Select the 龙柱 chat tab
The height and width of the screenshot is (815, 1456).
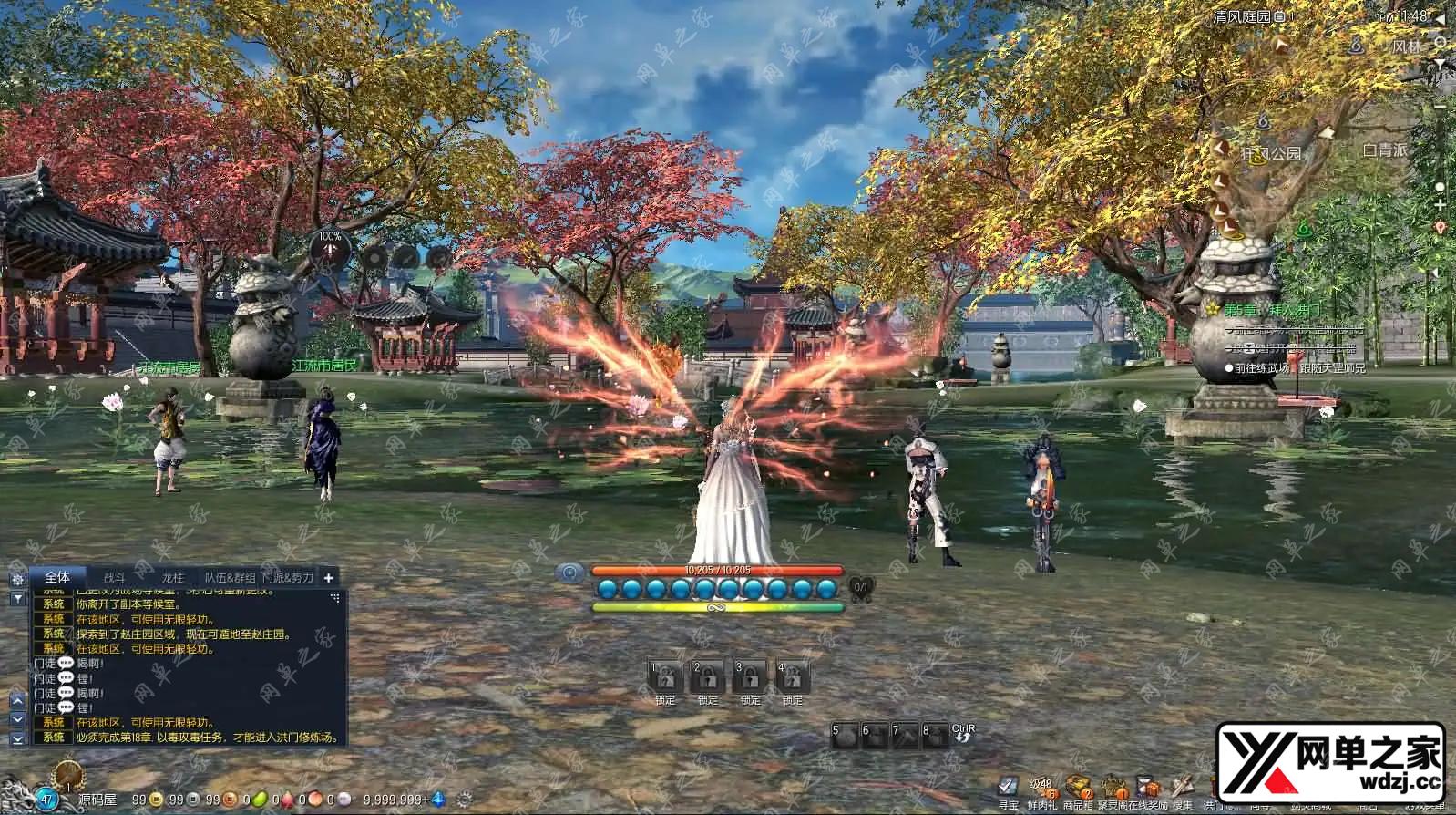172,577
